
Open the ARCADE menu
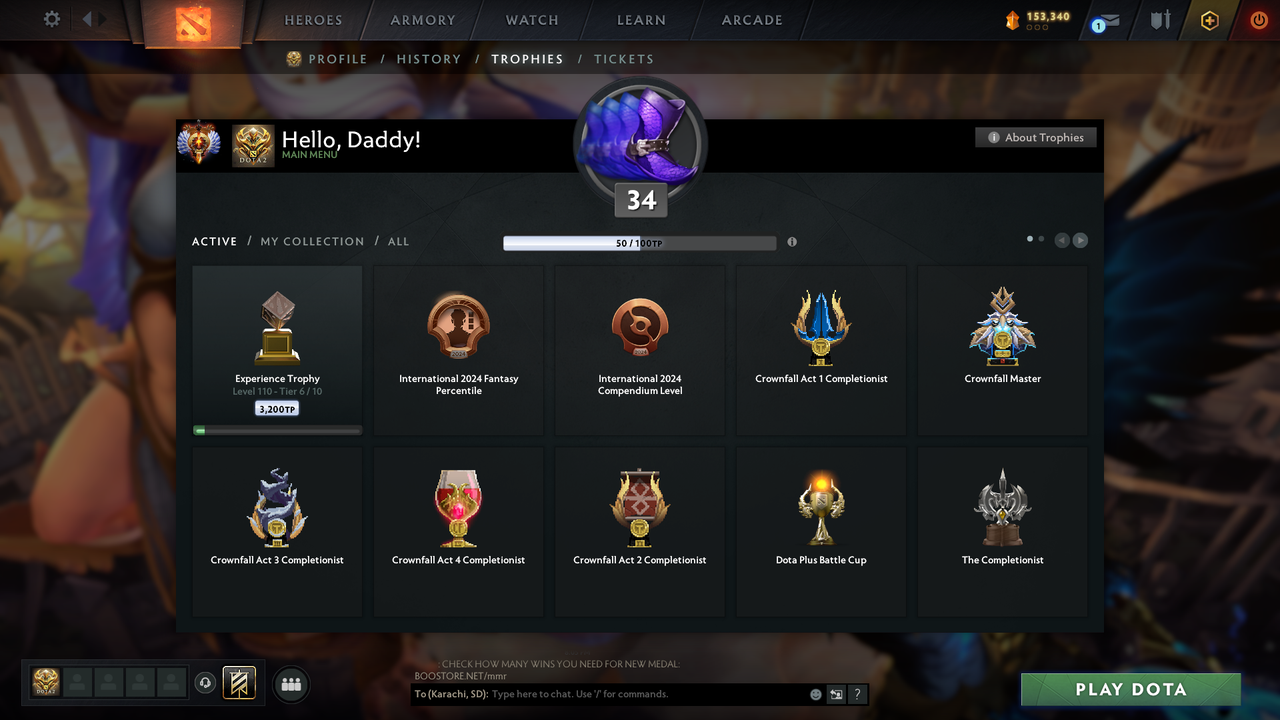pyautogui.click(x=751, y=20)
